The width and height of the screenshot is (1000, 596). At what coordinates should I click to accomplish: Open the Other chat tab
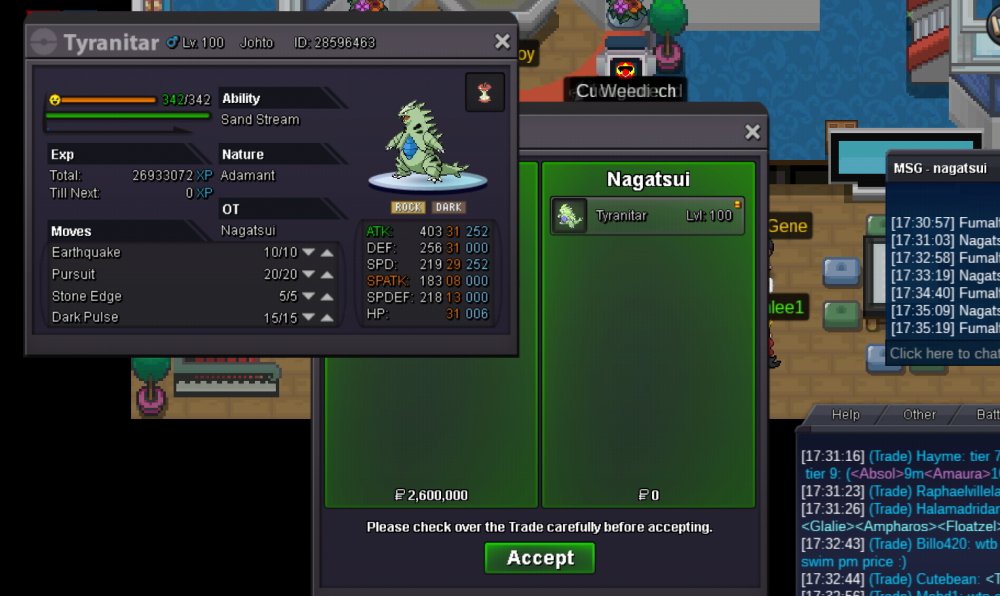click(x=919, y=414)
